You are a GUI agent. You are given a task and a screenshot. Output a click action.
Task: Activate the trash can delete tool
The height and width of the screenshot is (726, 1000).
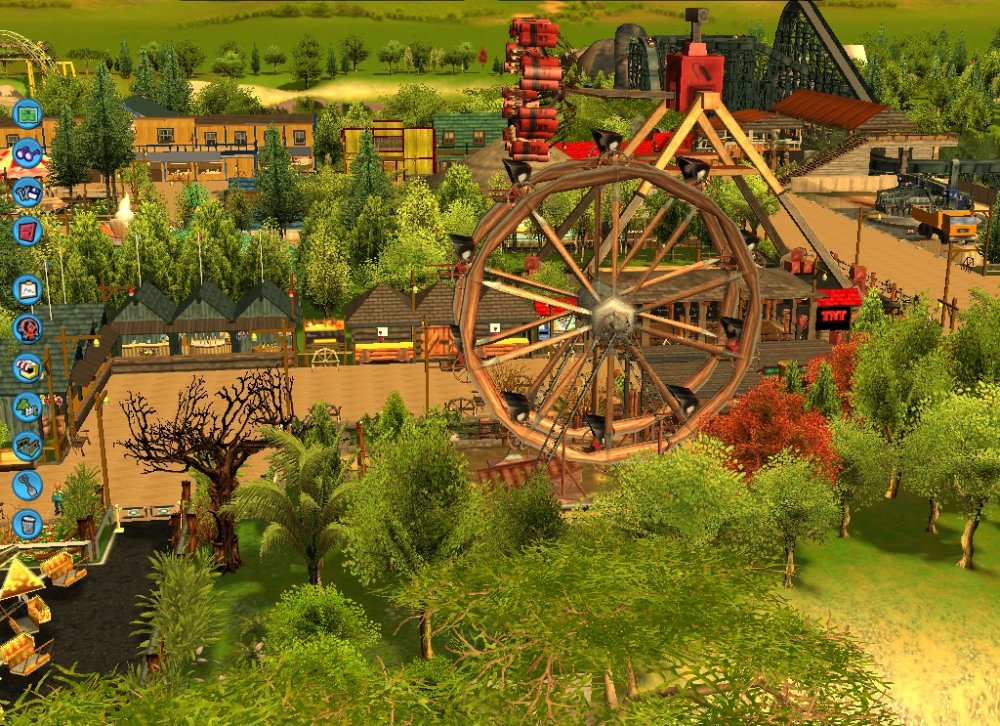coord(27,522)
